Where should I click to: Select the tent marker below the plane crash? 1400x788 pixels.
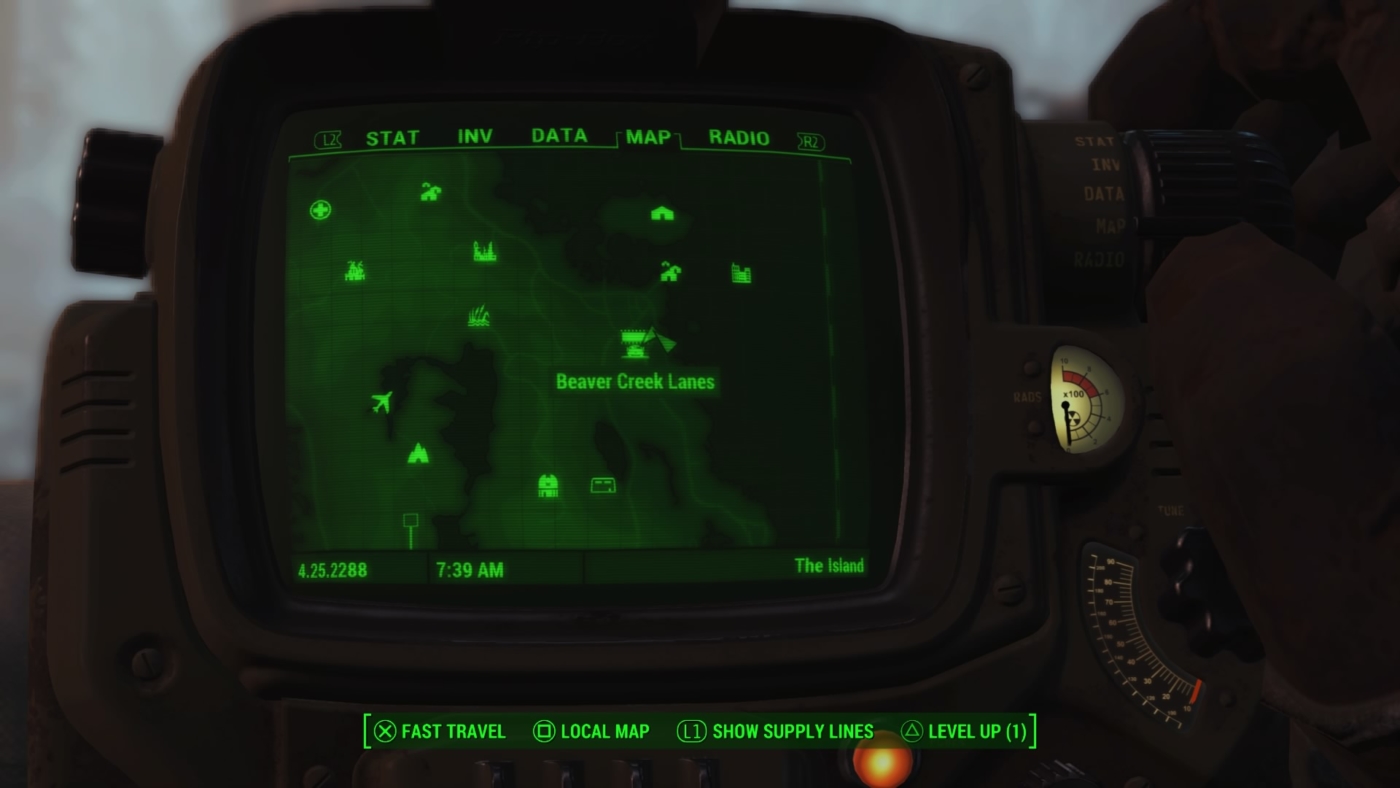[418, 453]
